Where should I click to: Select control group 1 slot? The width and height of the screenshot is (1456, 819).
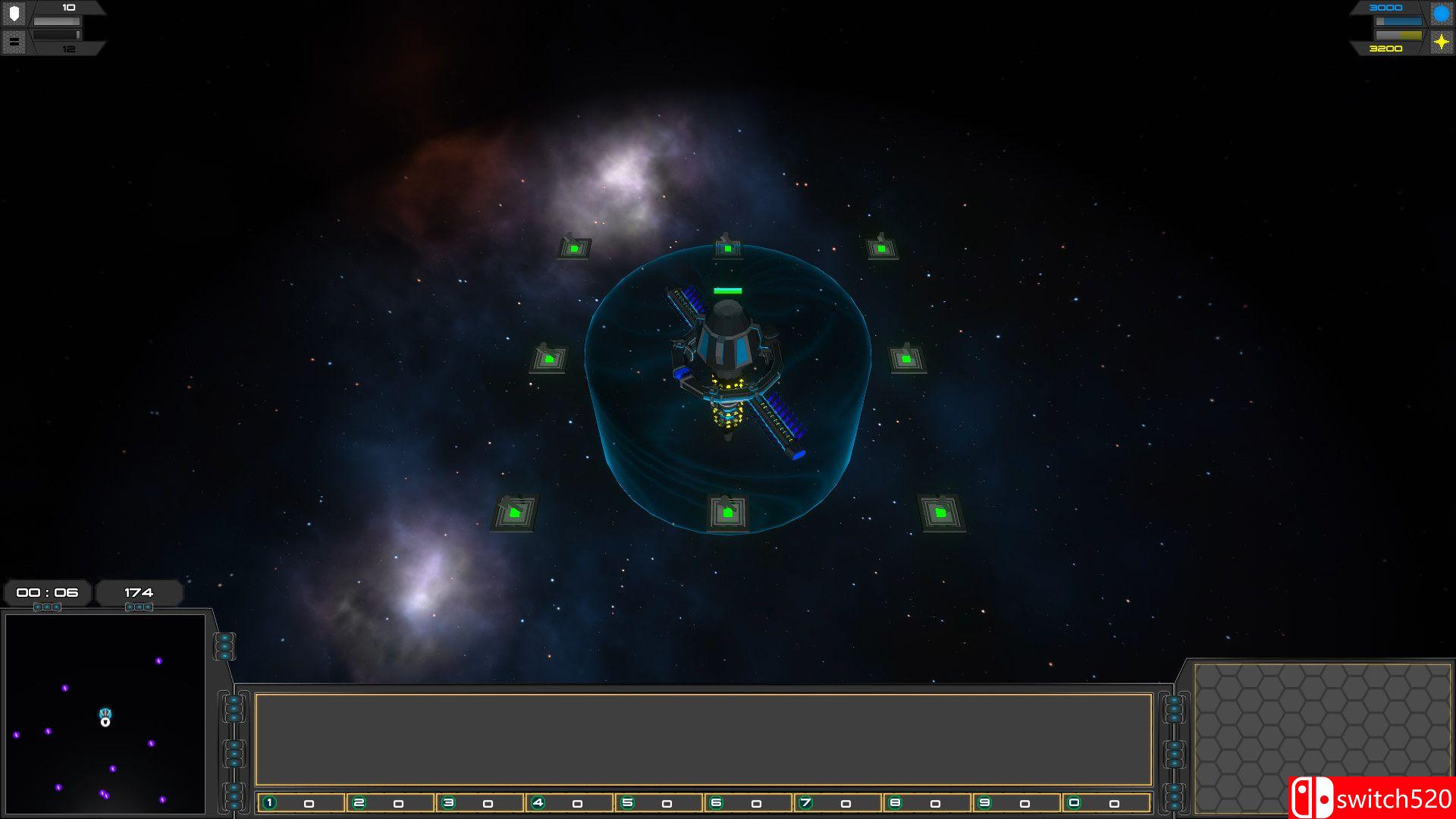[x=301, y=803]
